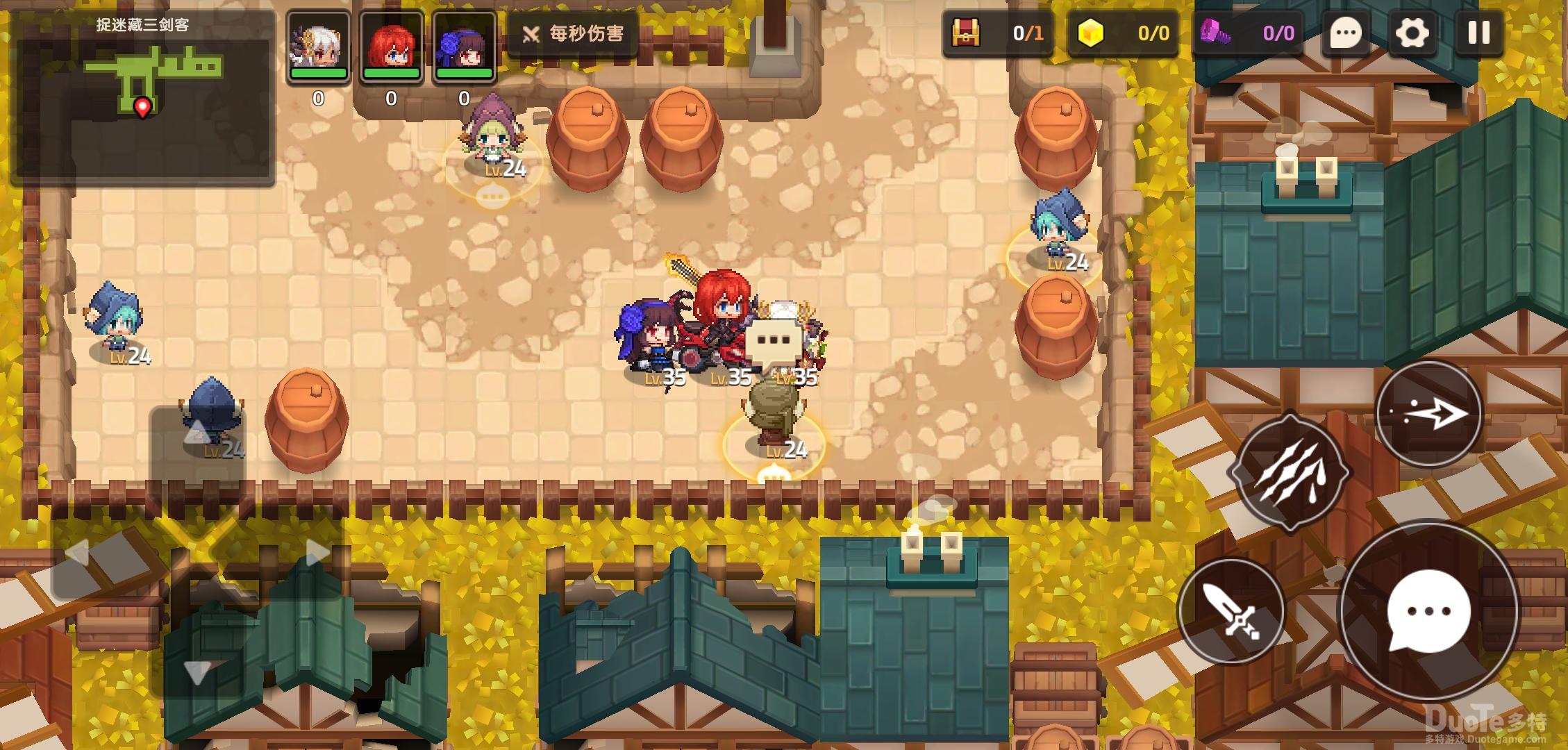Activate the dash arrow skill
Image resolution: width=1568 pixels, height=750 pixels.
pos(1429,415)
